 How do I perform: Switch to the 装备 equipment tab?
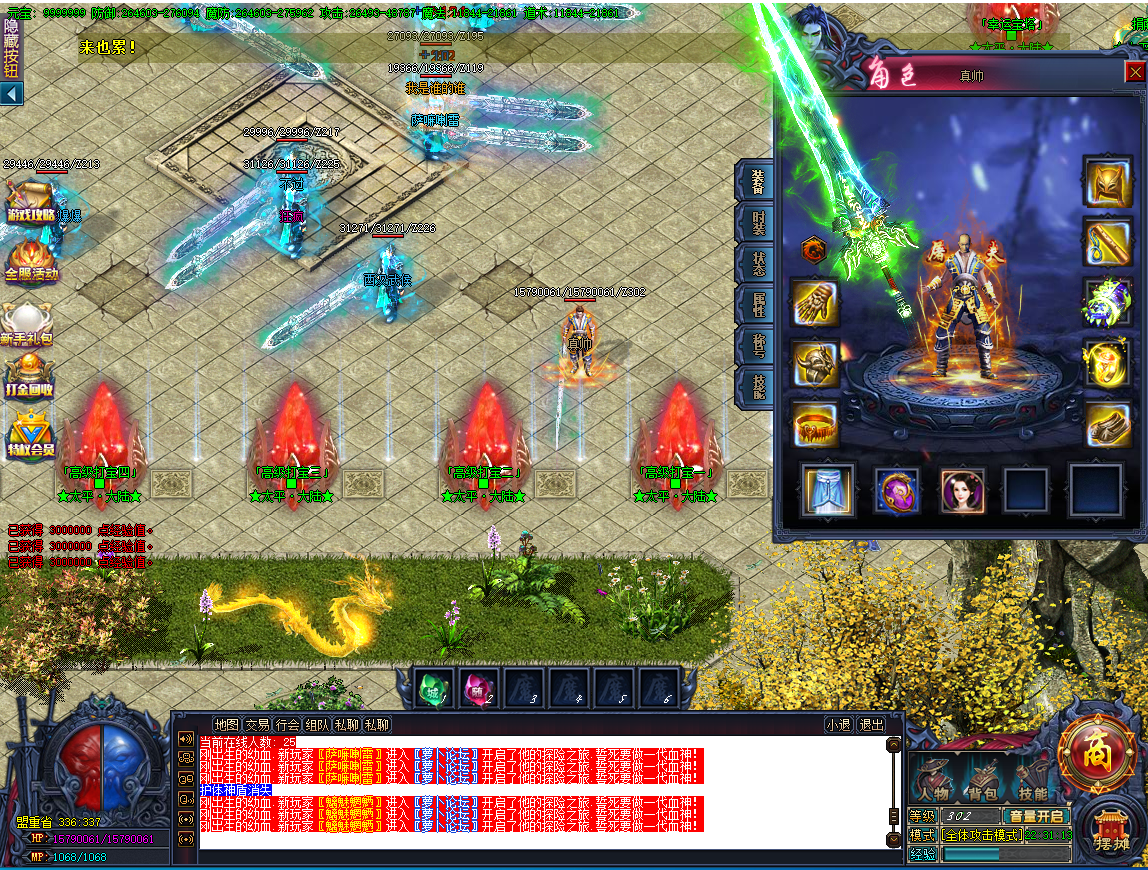pos(757,181)
